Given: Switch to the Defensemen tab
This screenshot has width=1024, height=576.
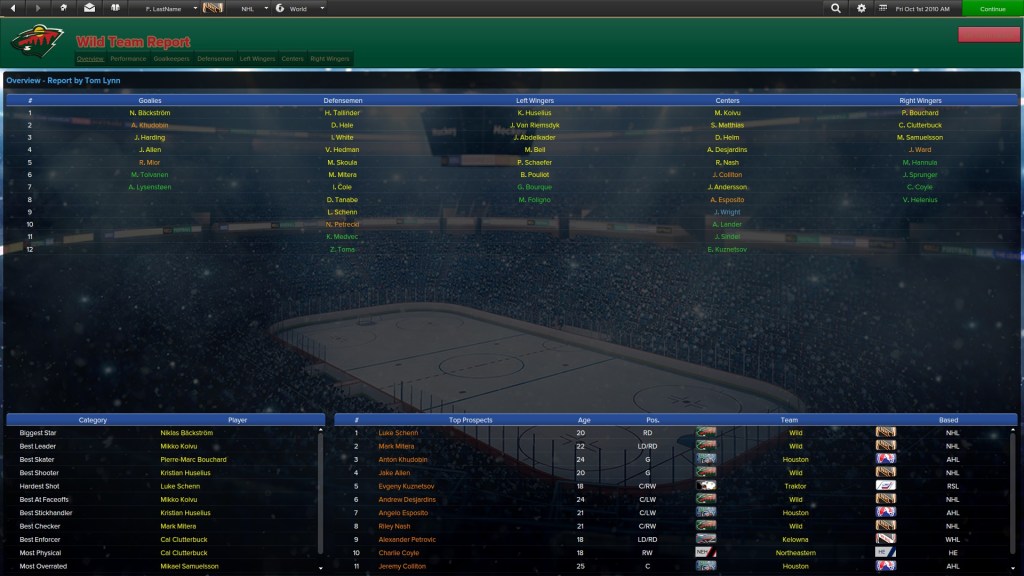Looking at the screenshot, I should point(215,59).
